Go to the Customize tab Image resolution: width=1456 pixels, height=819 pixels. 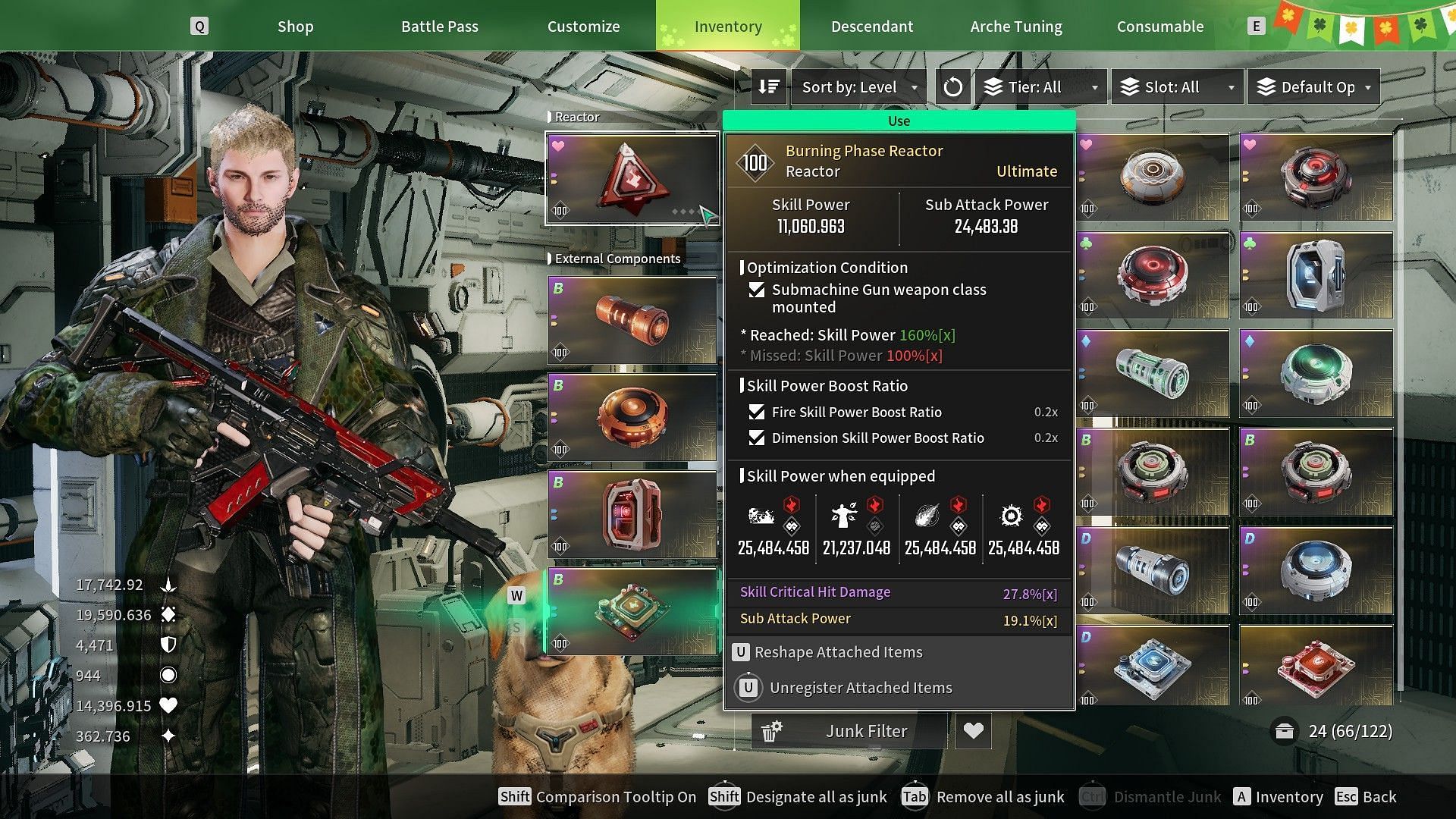pyautogui.click(x=583, y=27)
